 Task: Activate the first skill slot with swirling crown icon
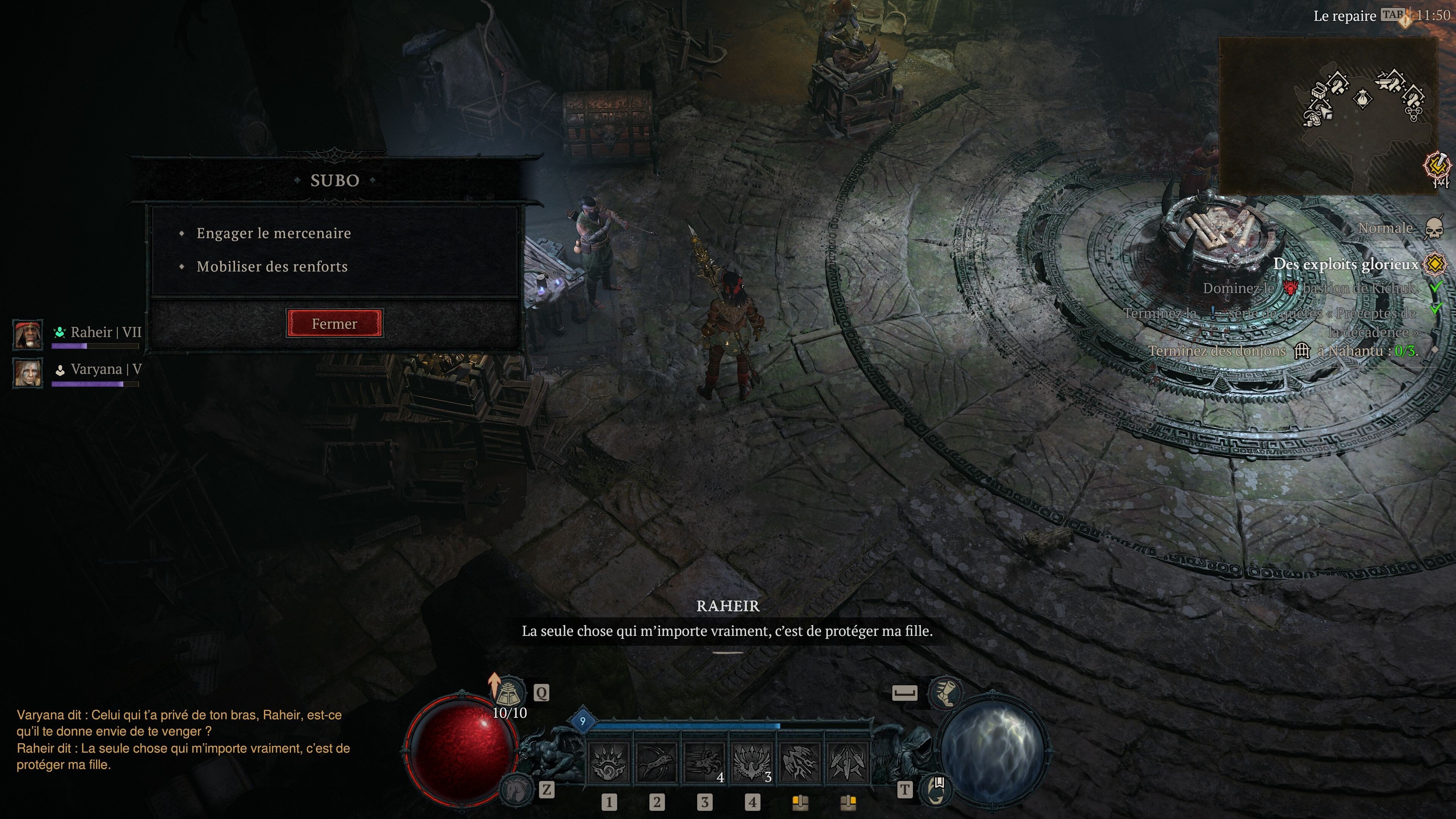[608, 763]
